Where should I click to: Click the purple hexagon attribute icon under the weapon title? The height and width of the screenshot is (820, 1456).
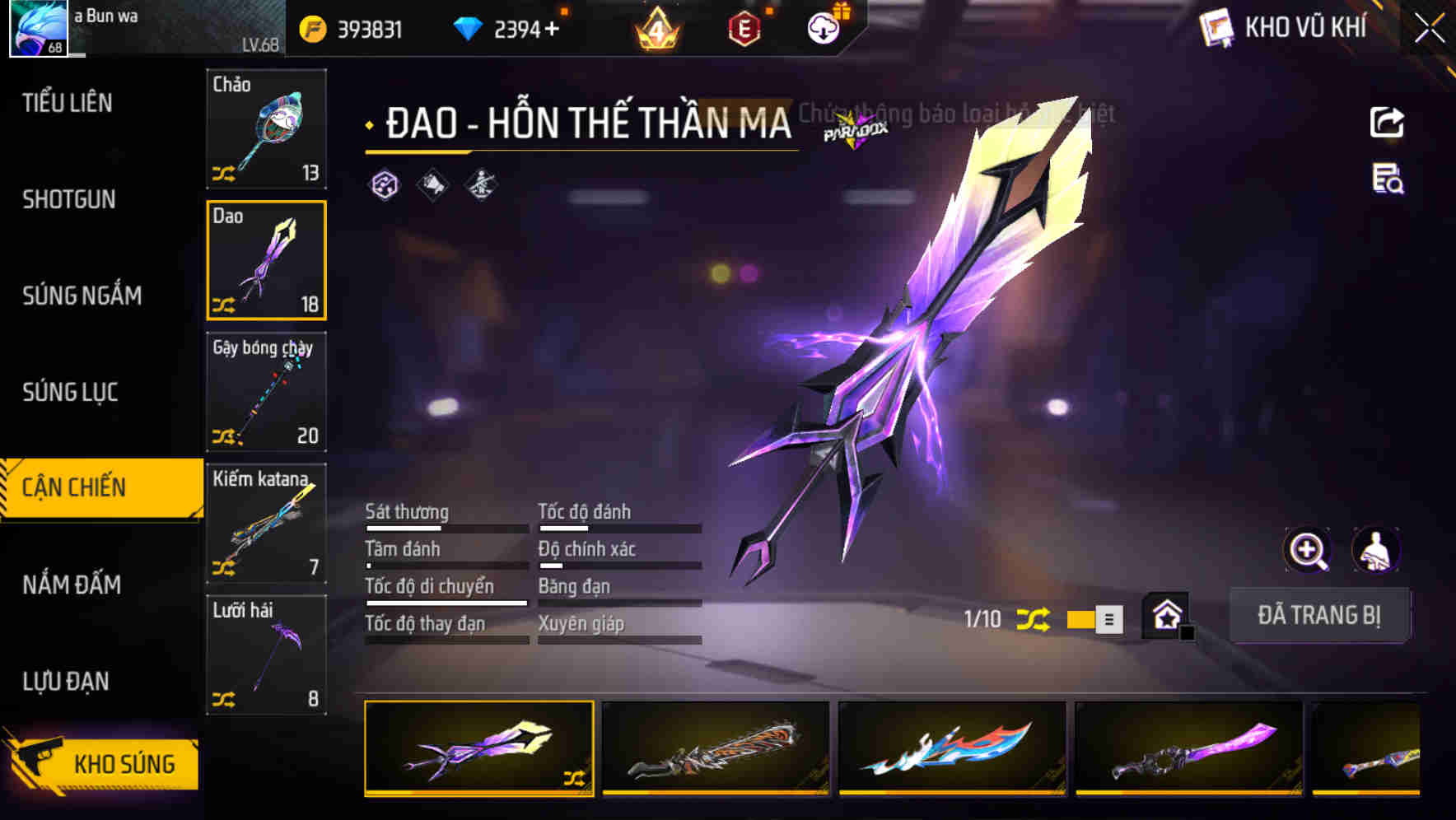click(384, 186)
